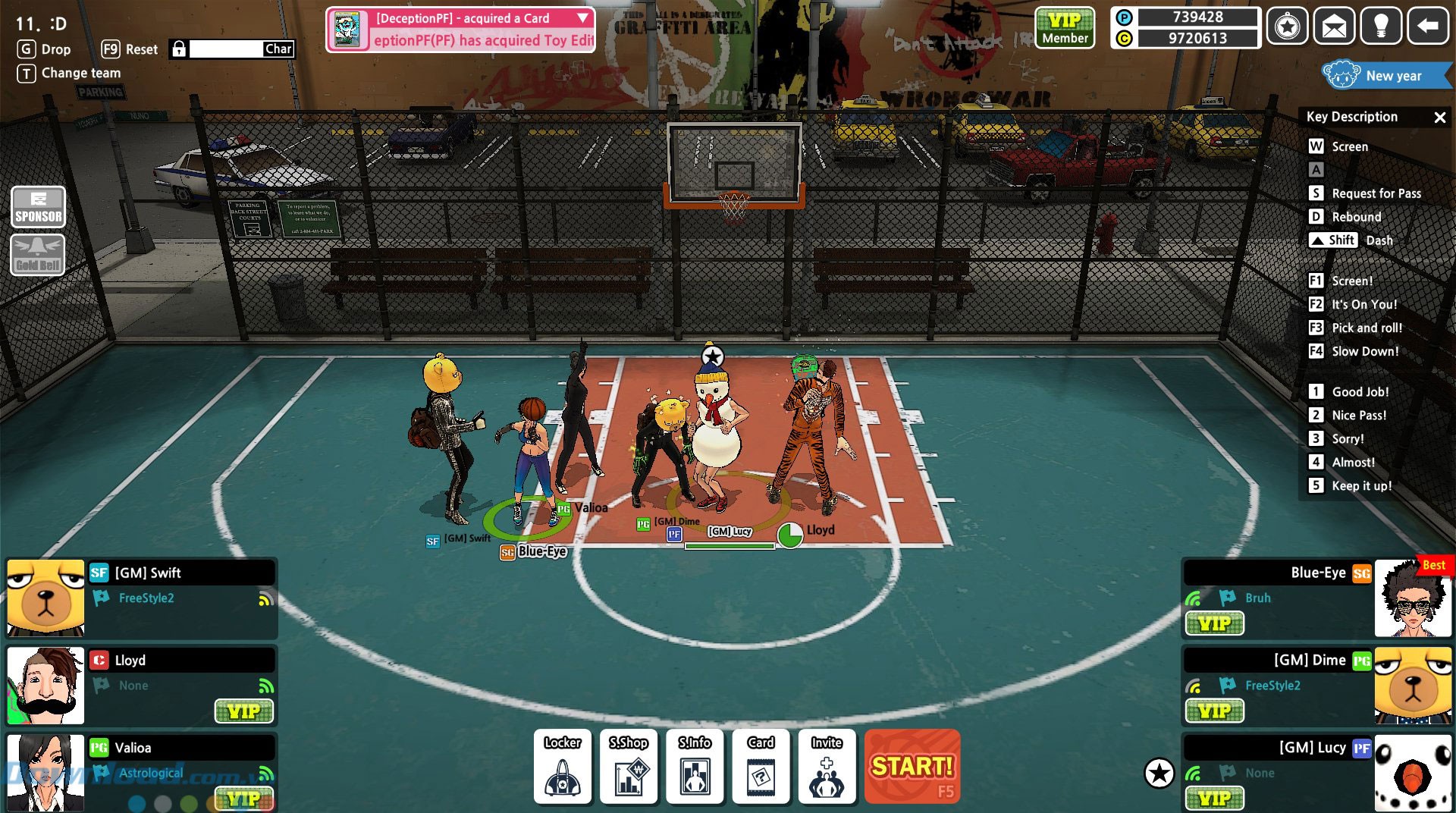The image size is (1456, 813).
Task: Open the Card menu
Action: 761,766
